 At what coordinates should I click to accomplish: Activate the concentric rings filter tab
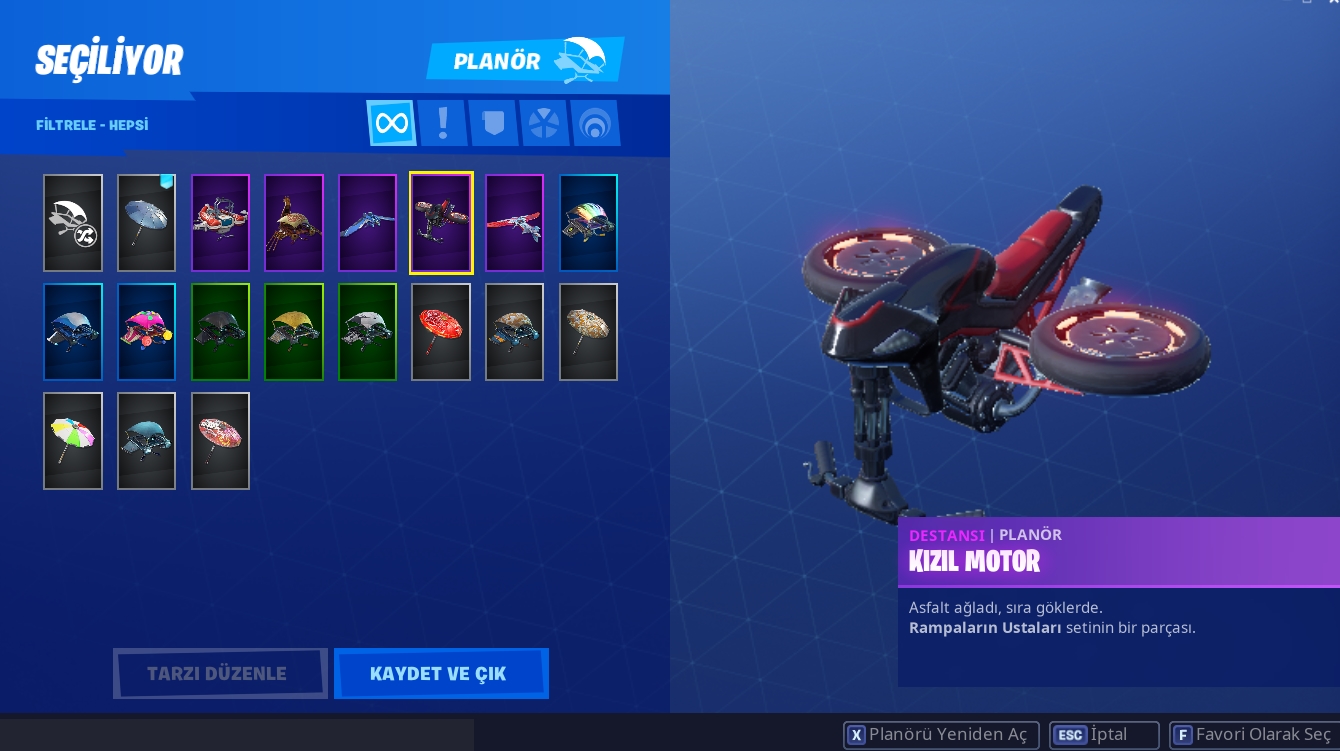tap(595, 123)
